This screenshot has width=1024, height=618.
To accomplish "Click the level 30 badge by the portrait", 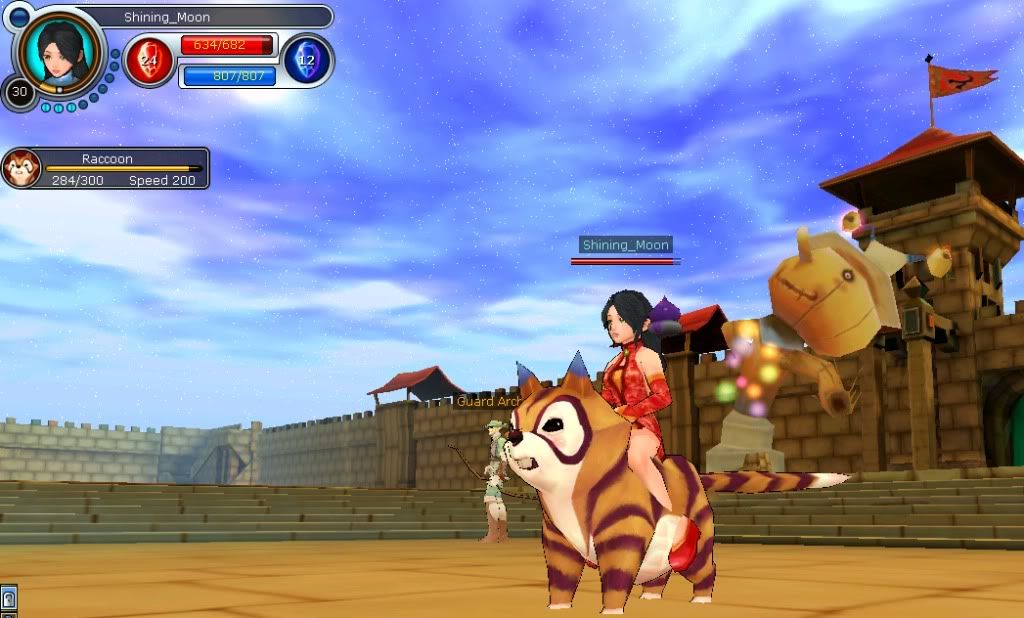I will click(18, 93).
